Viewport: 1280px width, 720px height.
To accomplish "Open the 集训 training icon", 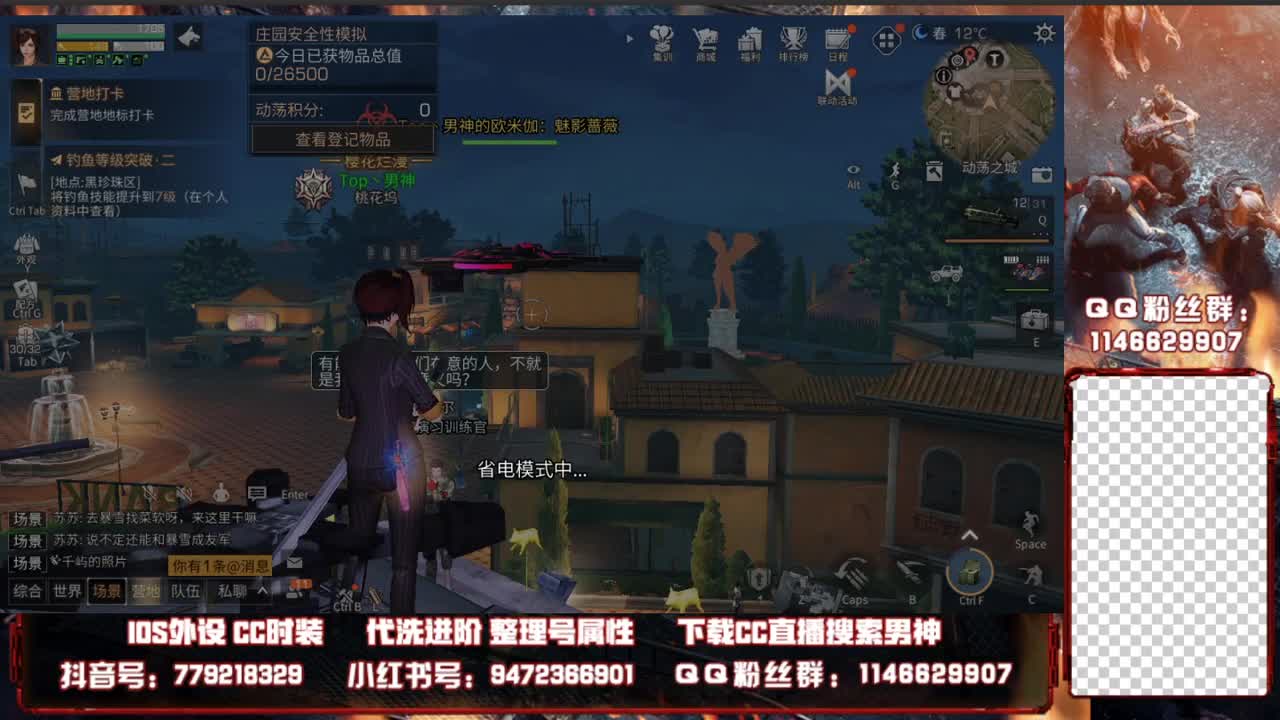I will (662, 41).
